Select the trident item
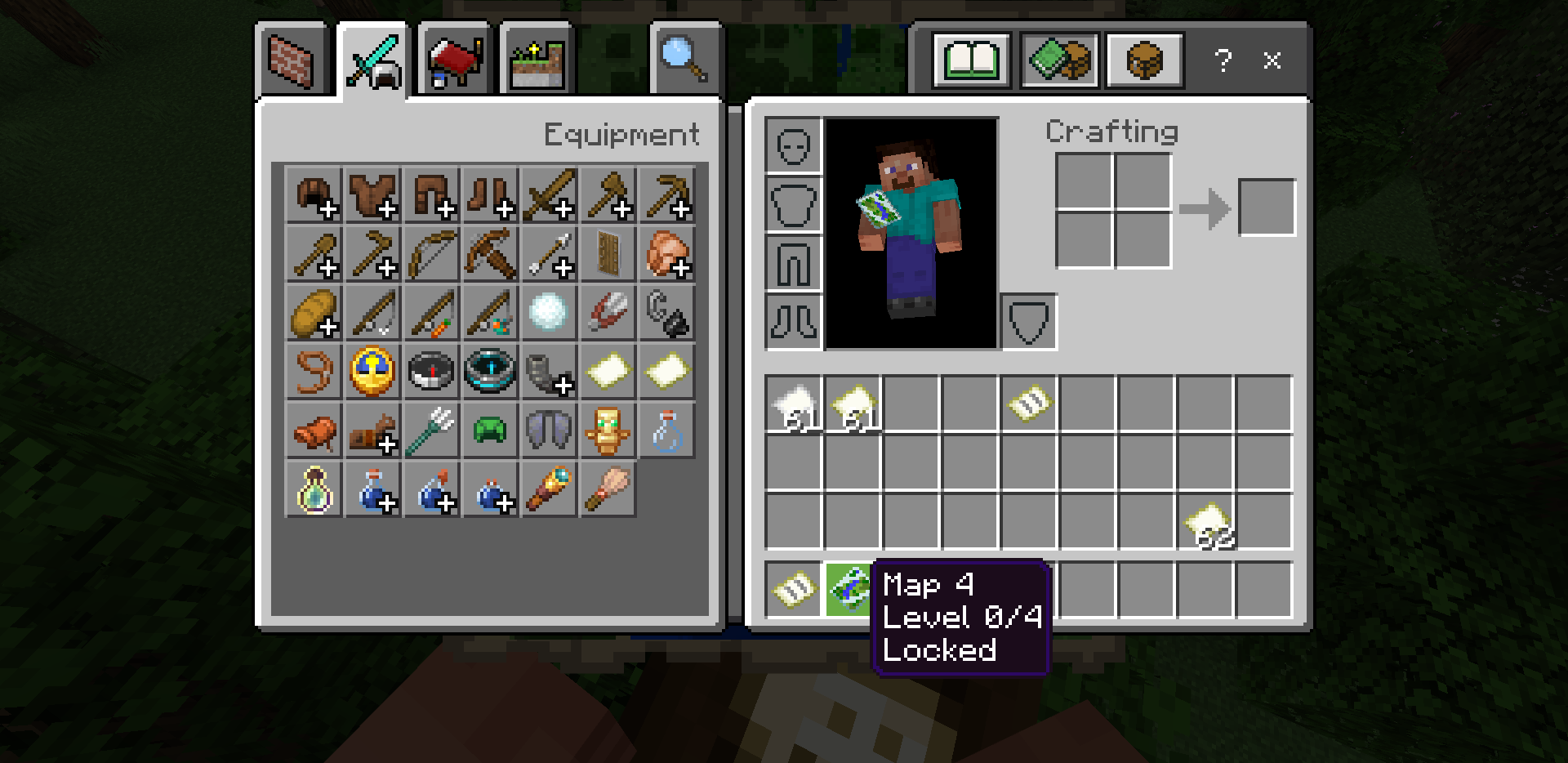Screen dimensions: 1568x763 tap(432, 431)
